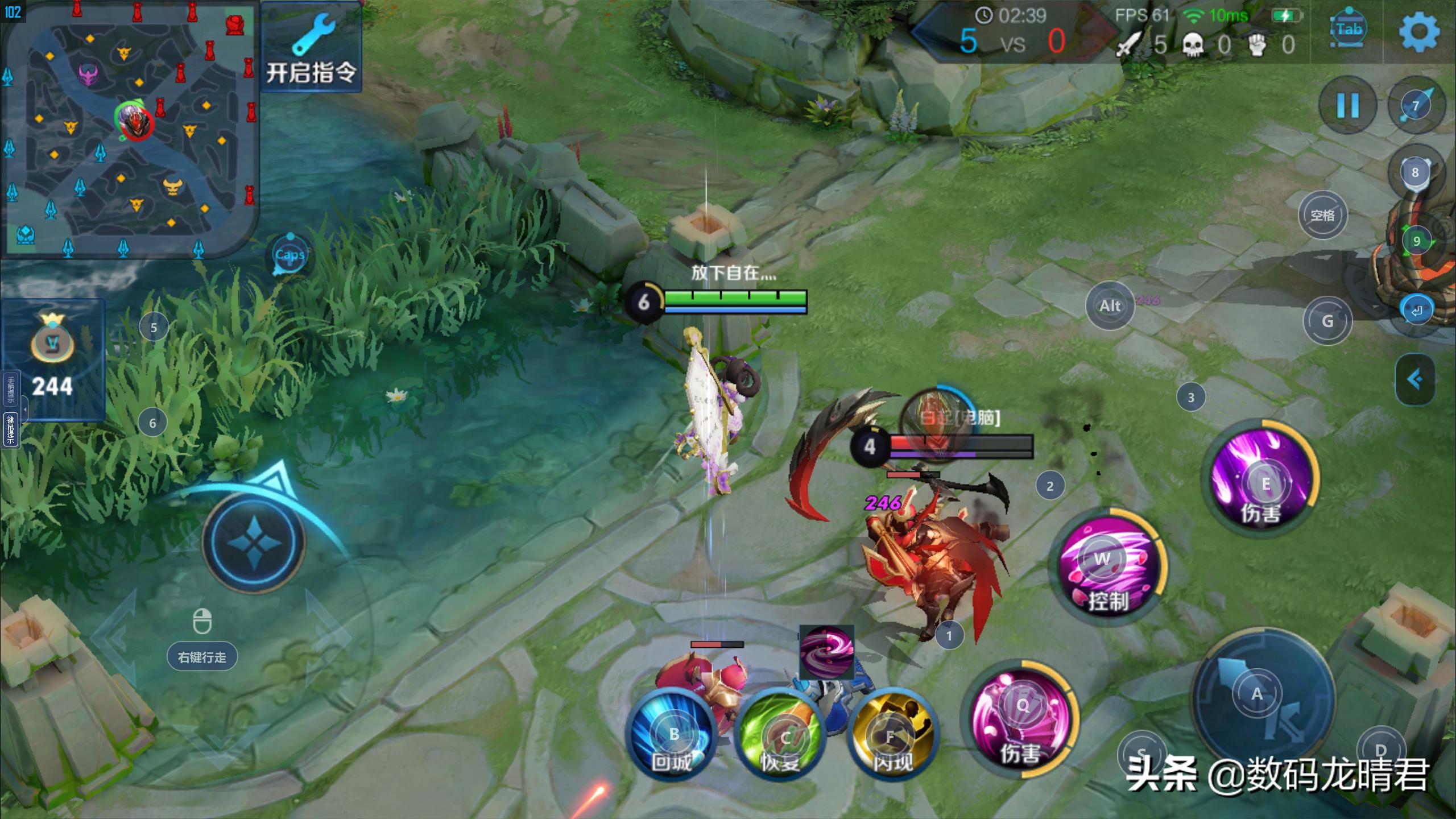This screenshot has width=1456, height=819.
Task: Use the 控制 crowd-control skill
Action: [x=1107, y=568]
